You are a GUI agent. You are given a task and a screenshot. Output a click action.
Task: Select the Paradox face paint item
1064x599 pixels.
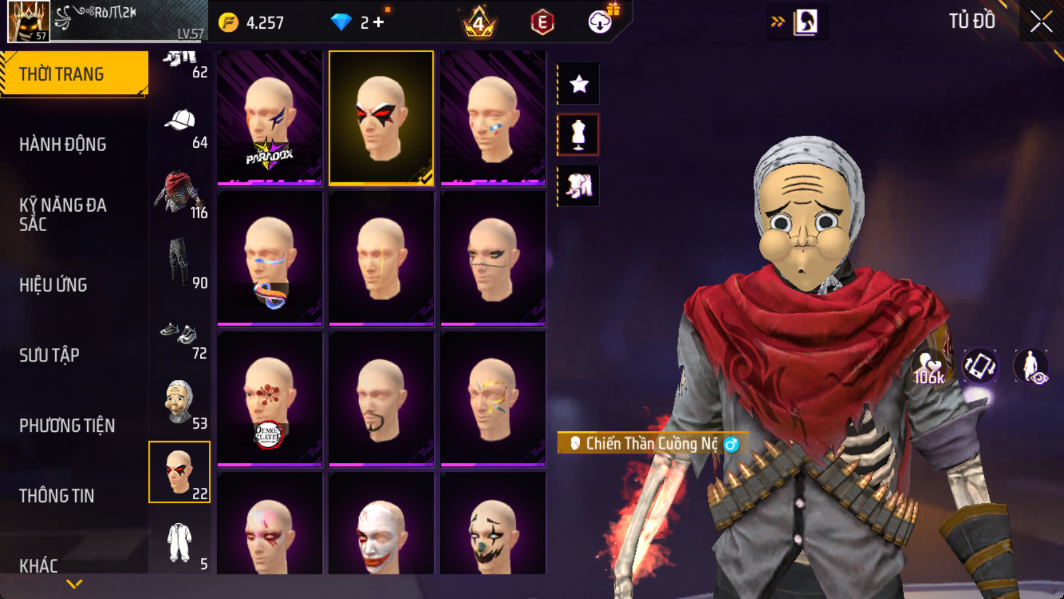click(270, 118)
